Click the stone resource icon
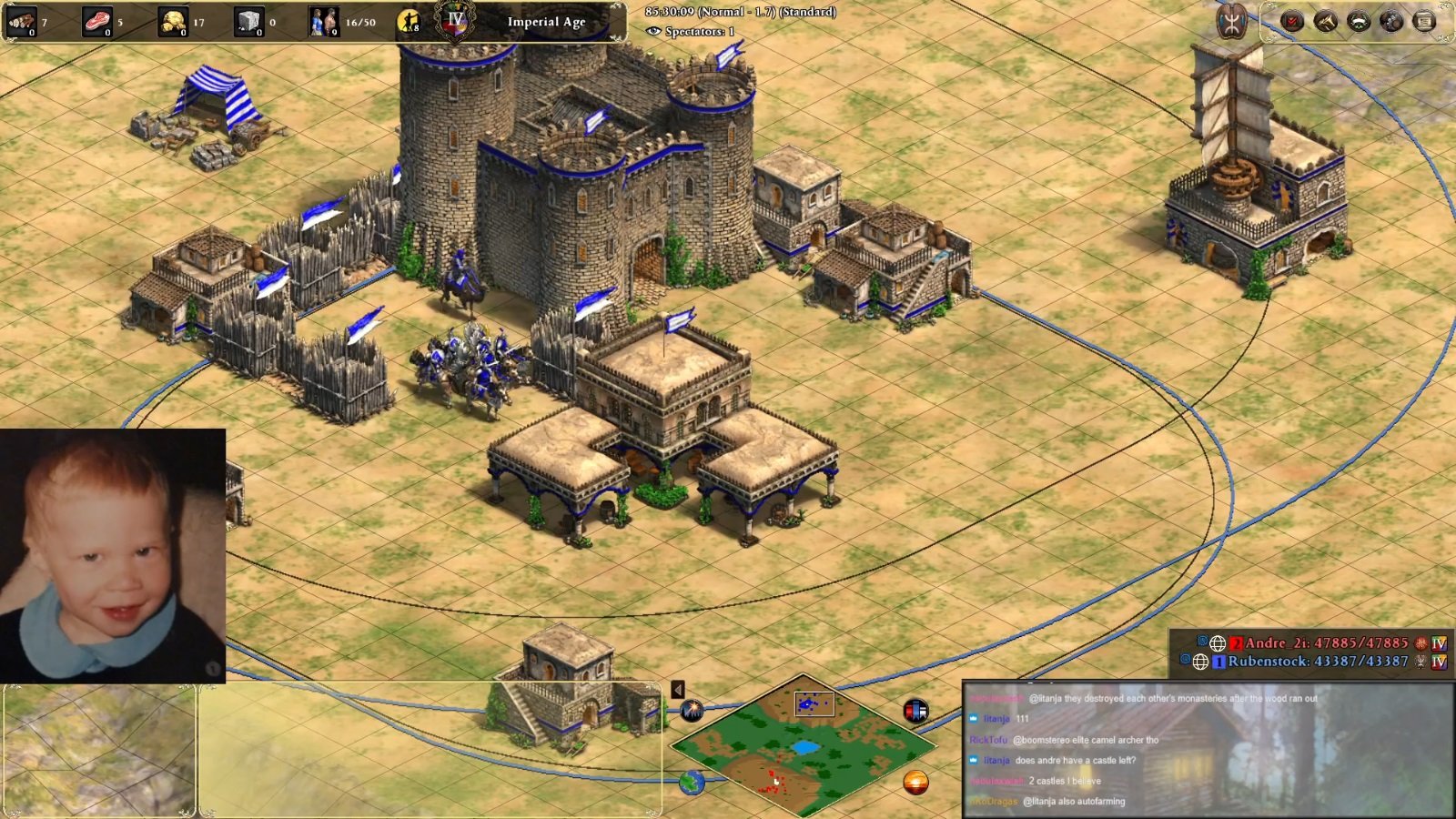1456x819 pixels. pos(248,21)
